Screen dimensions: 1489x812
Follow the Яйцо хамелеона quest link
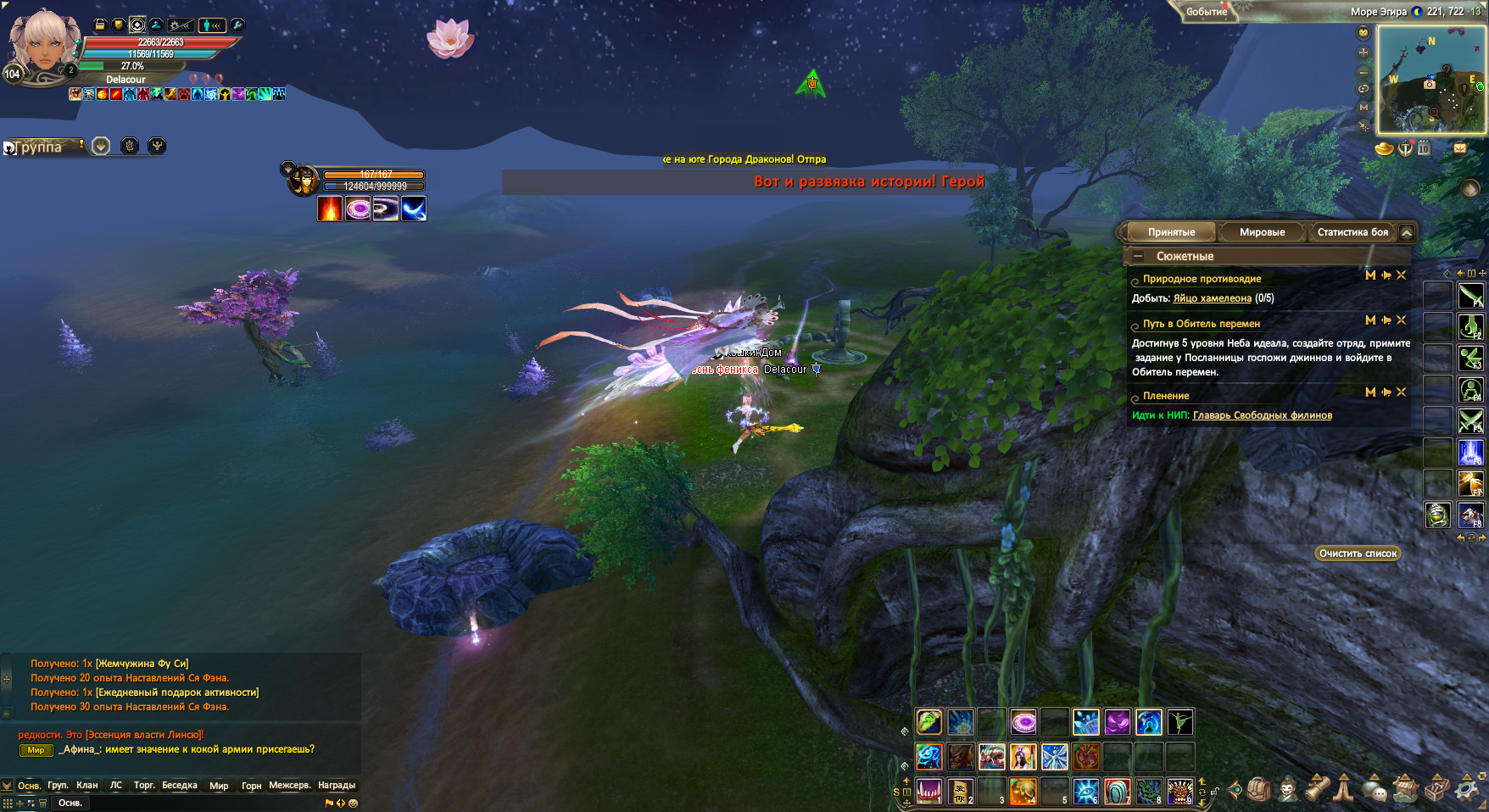pyautogui.click(x=1212, y=298)
